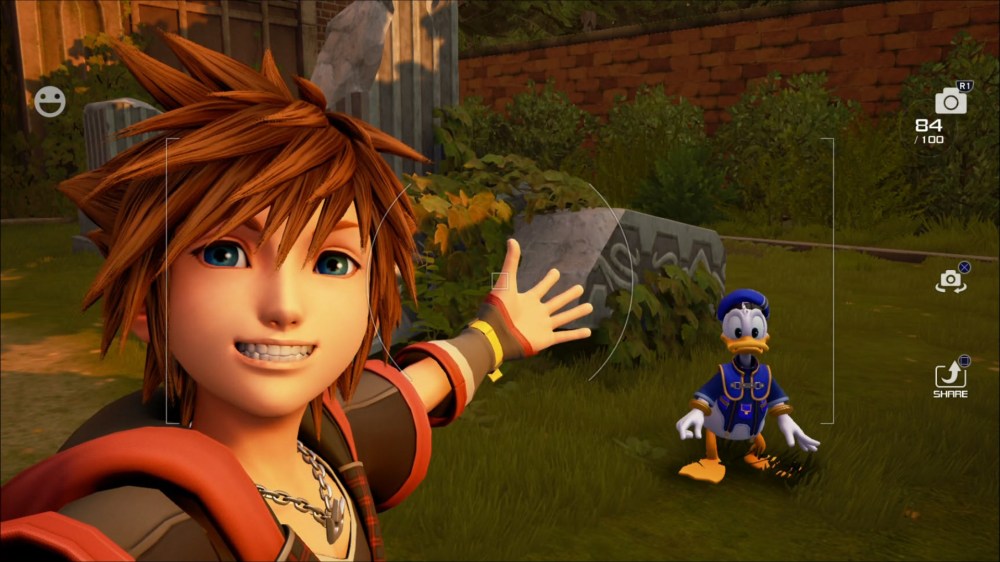Share the photo using the Share icon
The image size is (1000, 562).
[x=950, y=375]
